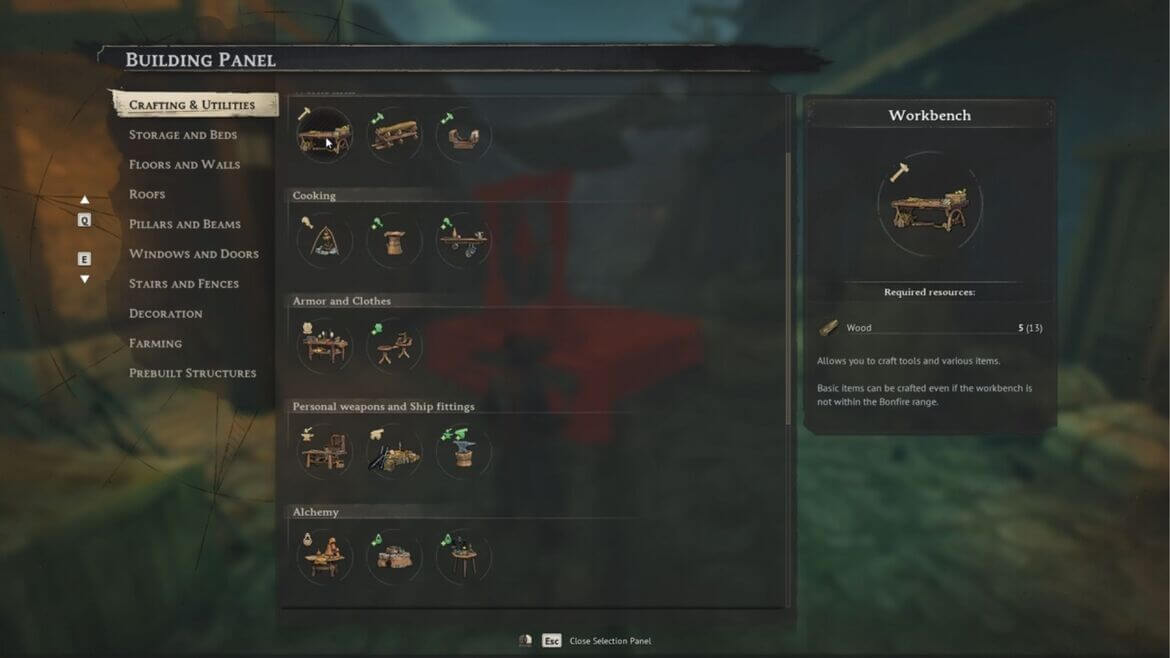This screenshot has height=658, width=1170.
Task: Open the Farming category
Action: 155,343
